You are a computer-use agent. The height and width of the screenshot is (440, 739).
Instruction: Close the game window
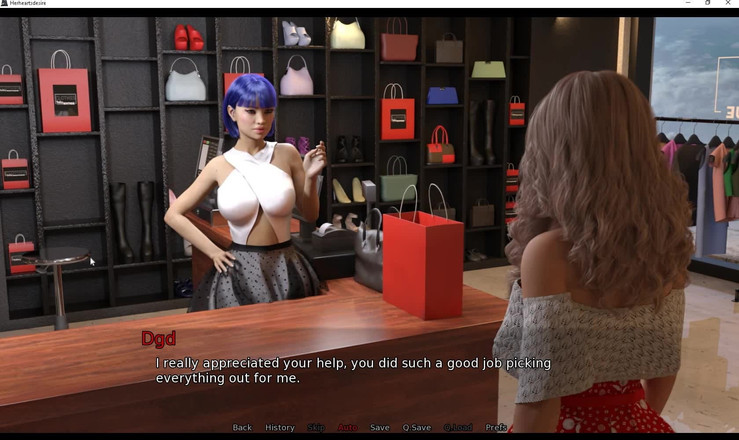point(728,3)
